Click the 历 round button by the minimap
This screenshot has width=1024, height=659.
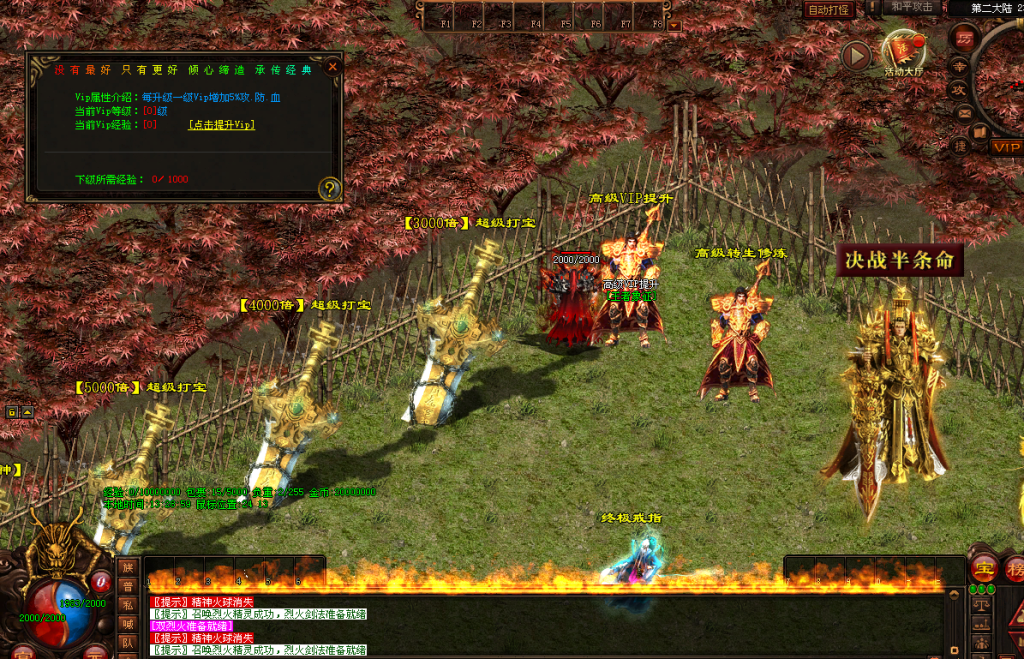tap(964, 40)
